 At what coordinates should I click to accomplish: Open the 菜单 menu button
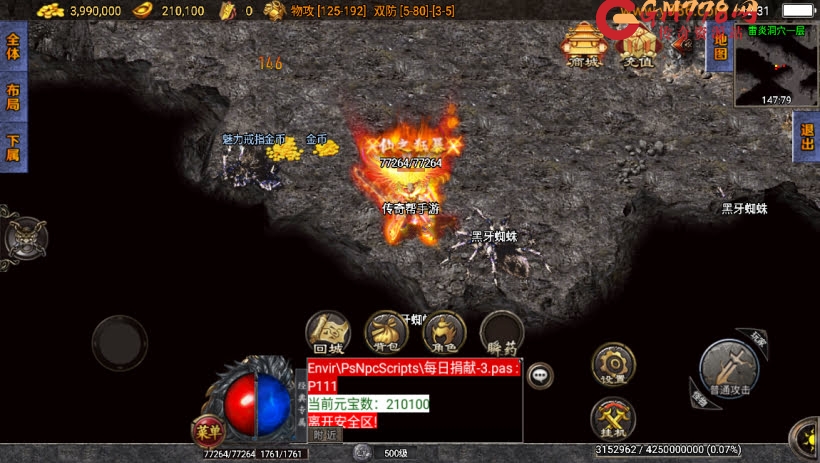click(x=207, y=433)
